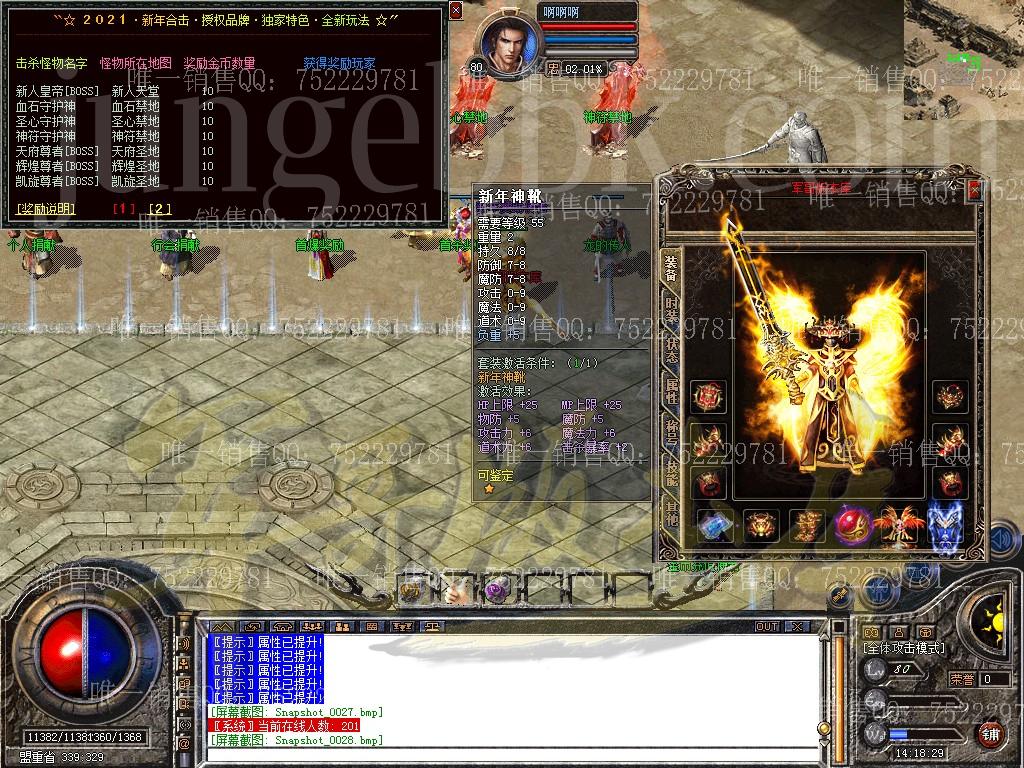Go to page 2 of the boss list
This screenshot has width=1024, height=768.
click(159, 209)
